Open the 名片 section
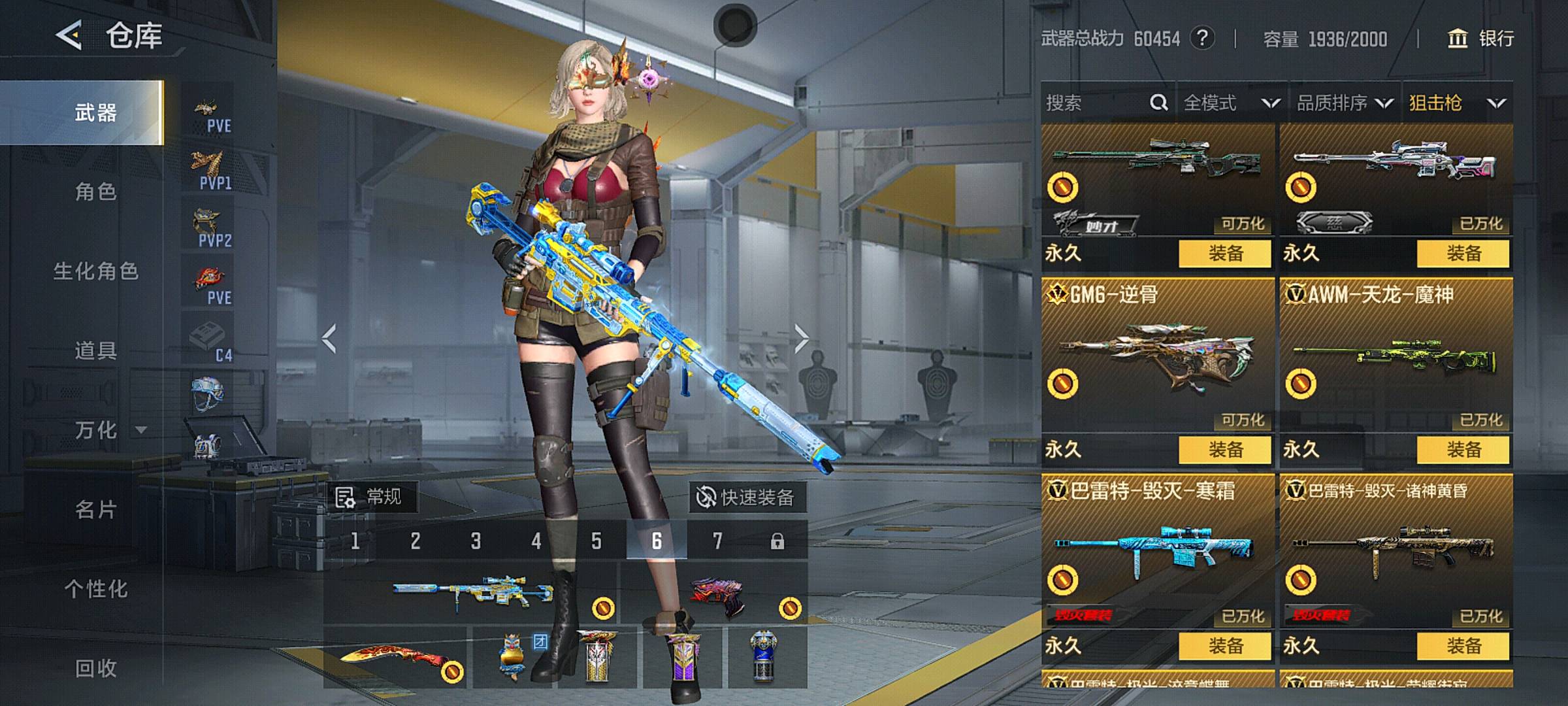1568x706 pixels. [95, 509]
